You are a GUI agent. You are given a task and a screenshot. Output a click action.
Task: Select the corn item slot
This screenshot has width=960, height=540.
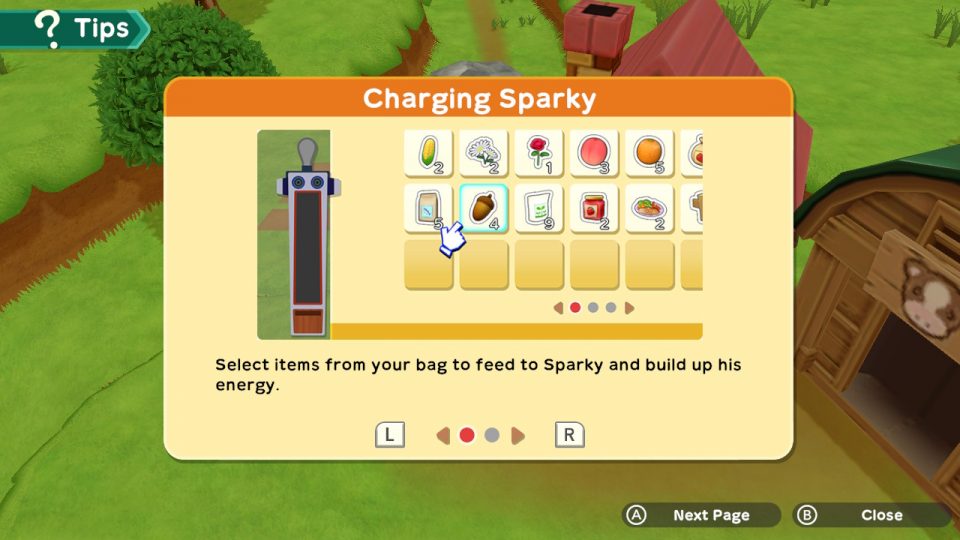429,154
